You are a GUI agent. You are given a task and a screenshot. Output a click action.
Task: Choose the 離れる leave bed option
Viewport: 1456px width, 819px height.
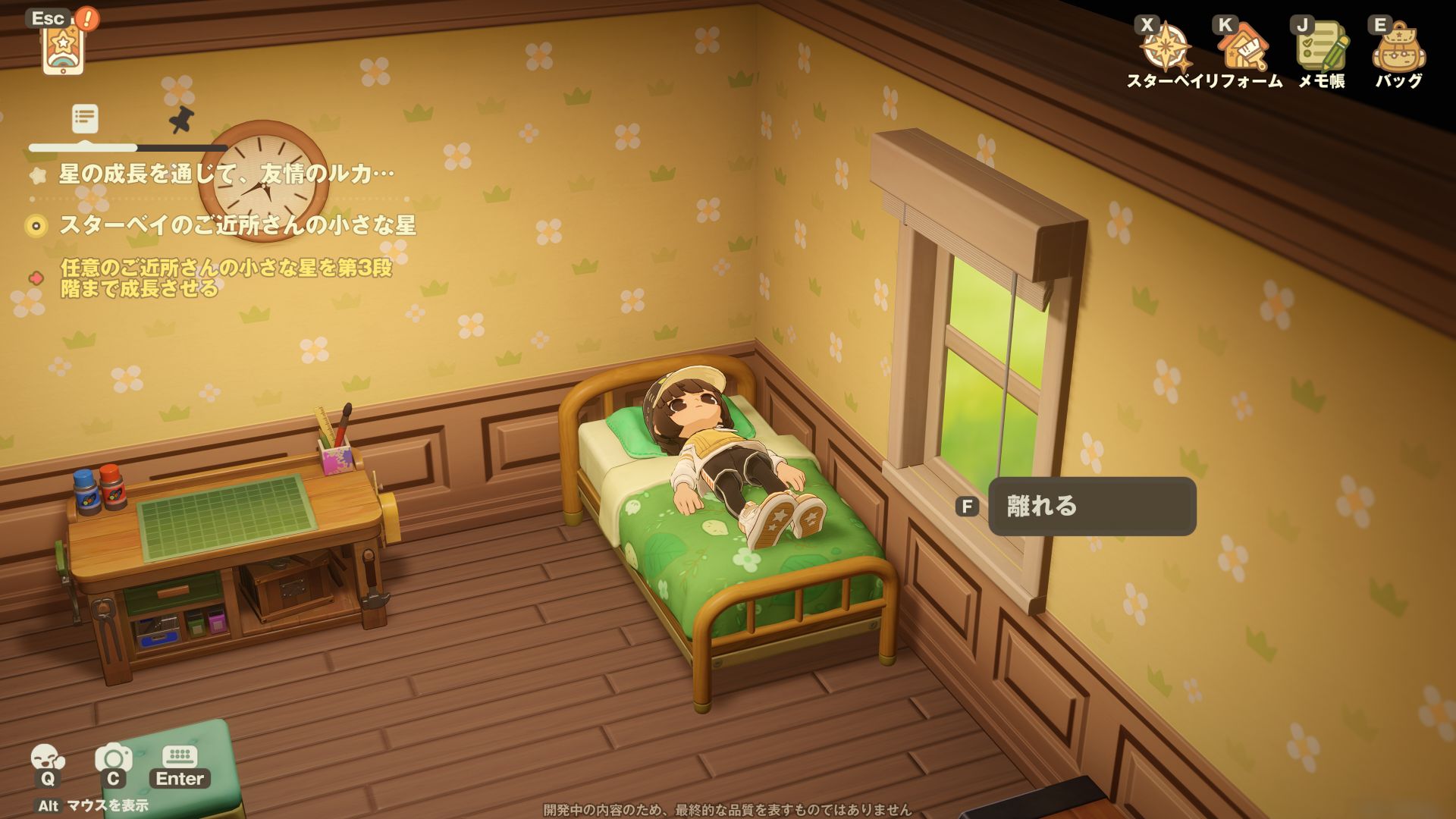click(x=1091, y=507)
